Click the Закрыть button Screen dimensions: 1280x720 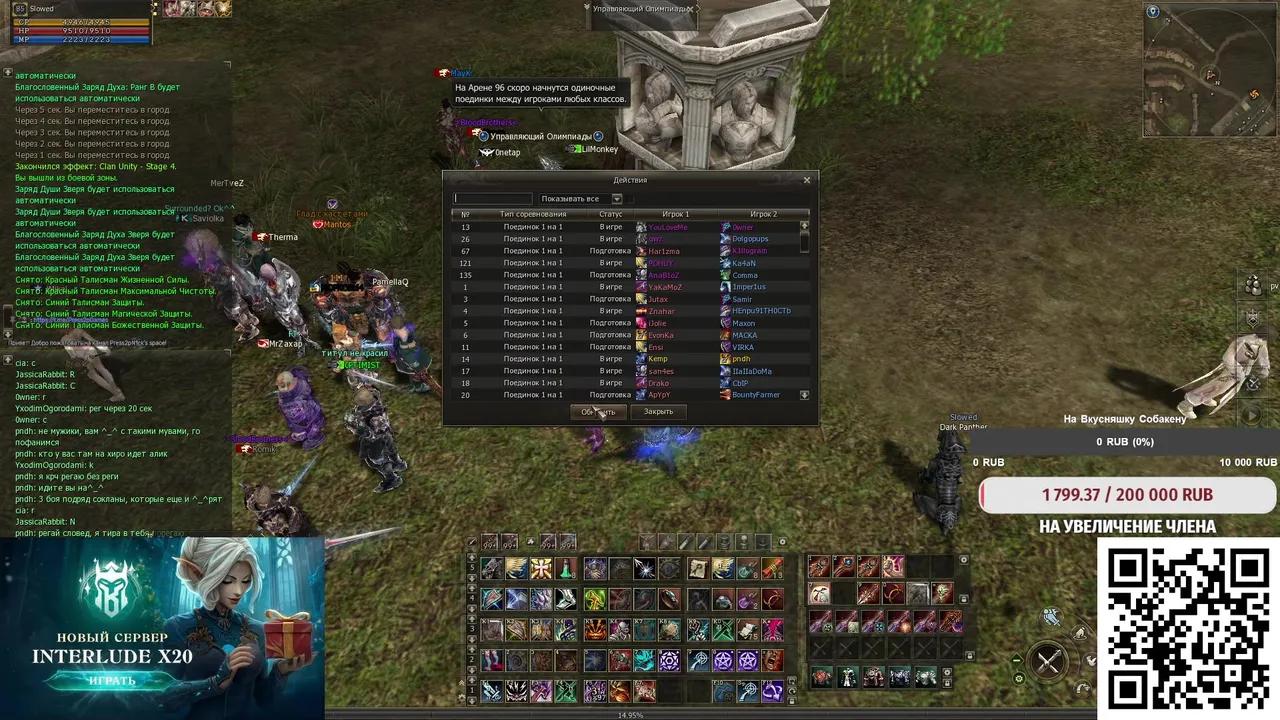[658, 412]
